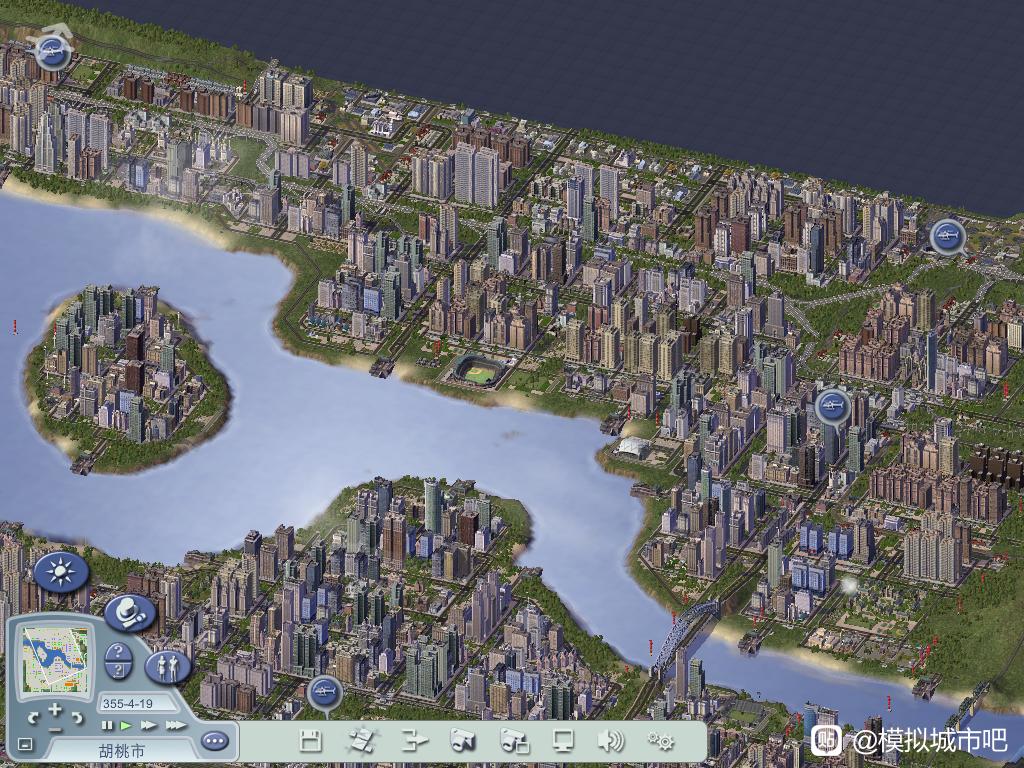The image size is (1024, 768).
Task: Open God mode with the sun button
Action: coord(61,573)
